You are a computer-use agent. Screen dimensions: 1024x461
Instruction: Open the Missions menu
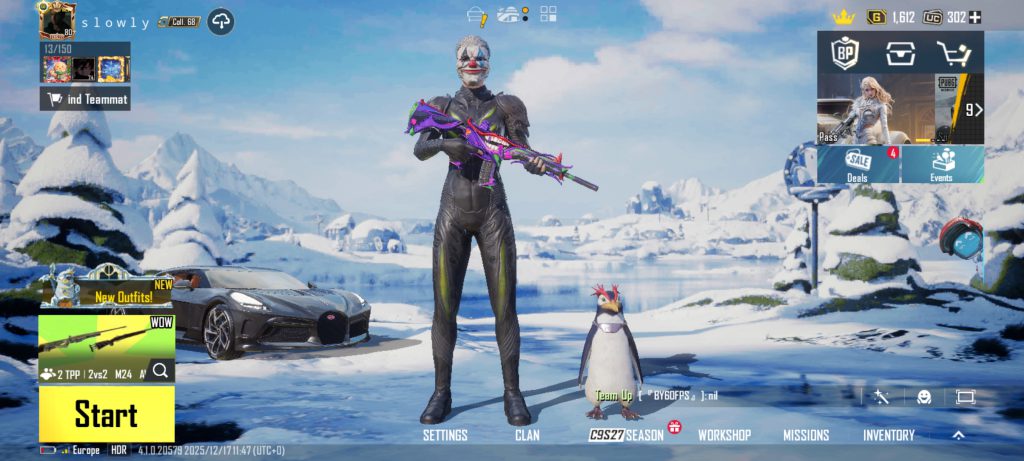[806, 436]
